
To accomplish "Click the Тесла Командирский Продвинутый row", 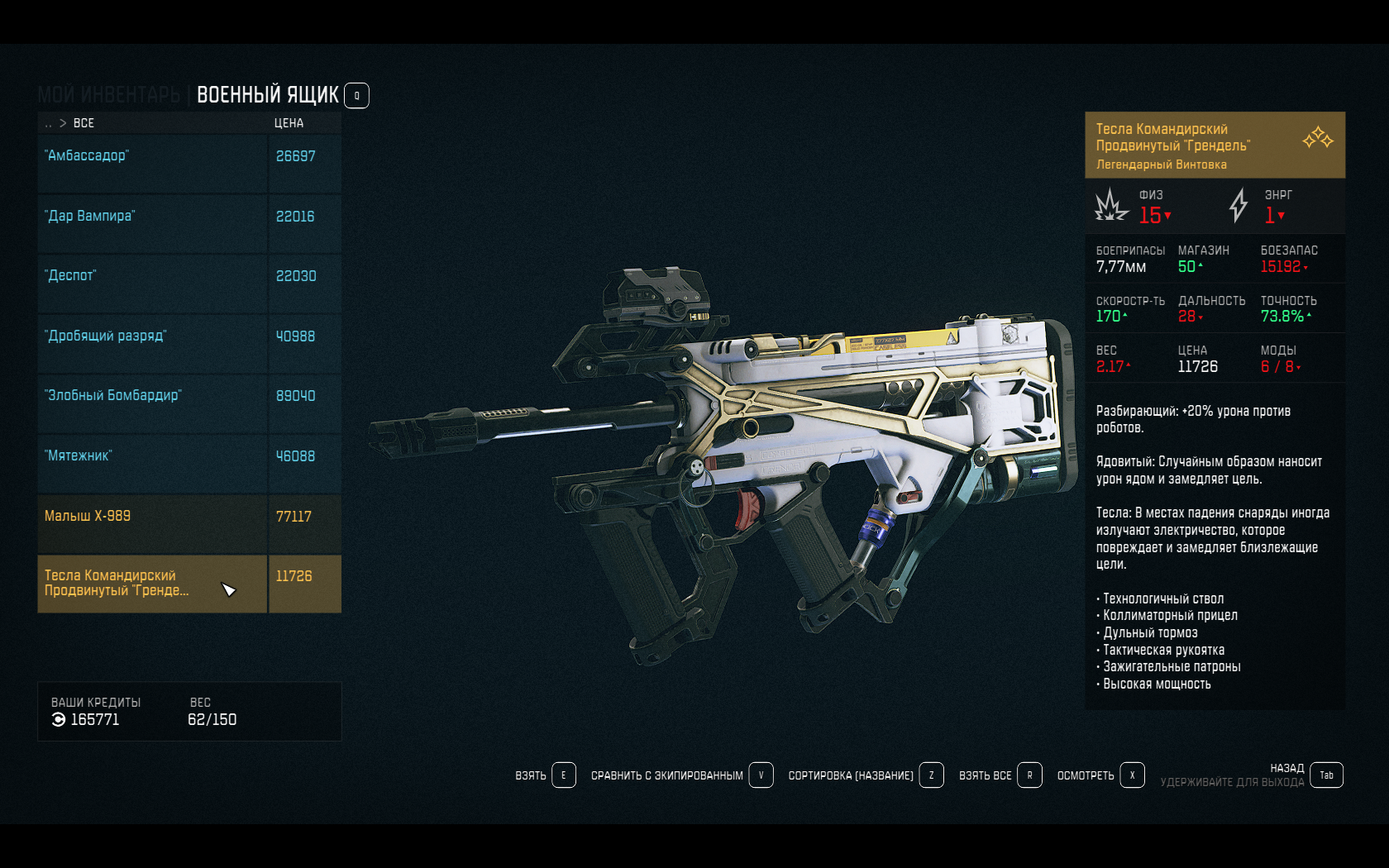I will [152, 583].
